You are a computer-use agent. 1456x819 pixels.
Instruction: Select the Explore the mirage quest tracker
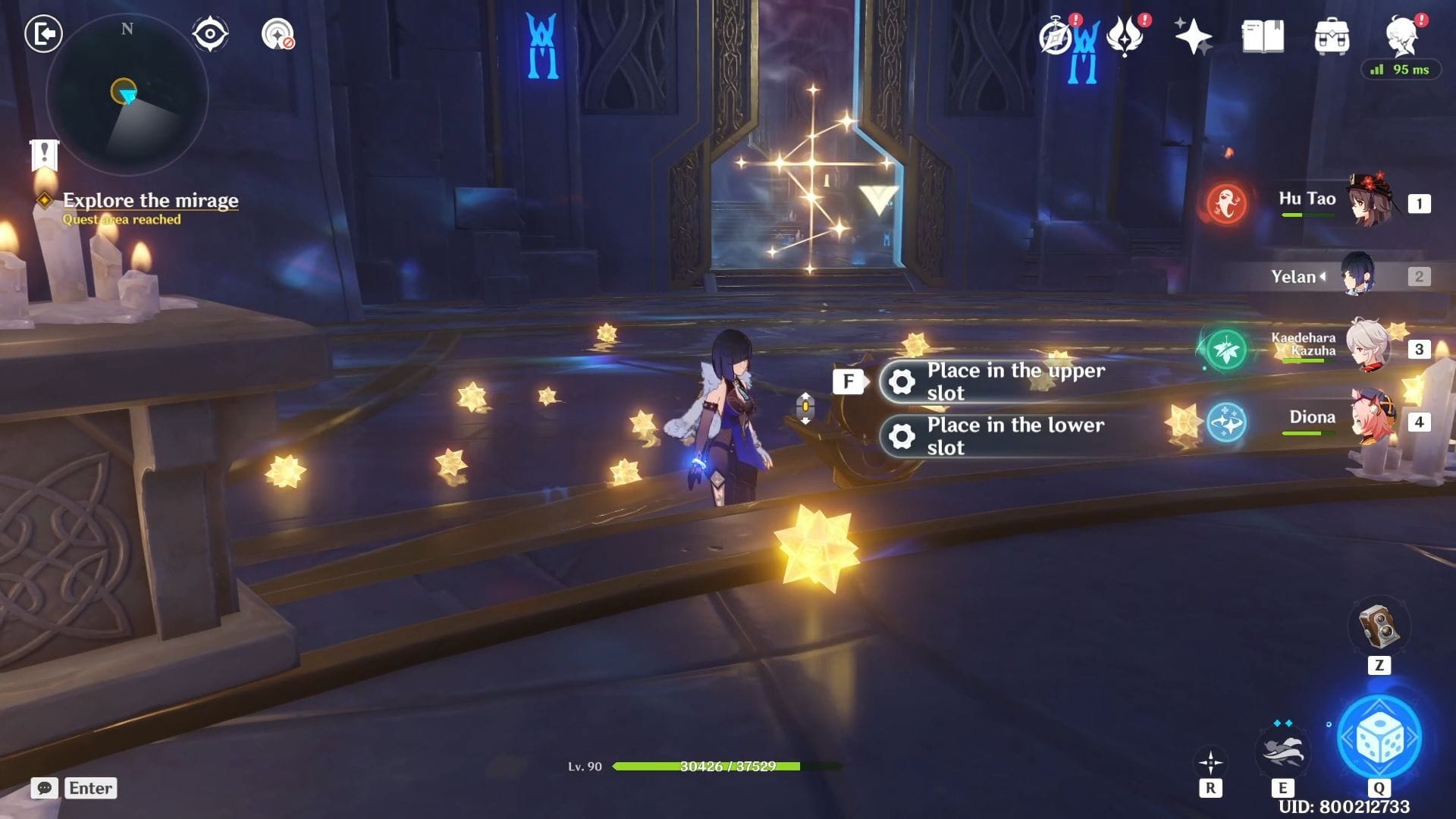pos(150,200)
